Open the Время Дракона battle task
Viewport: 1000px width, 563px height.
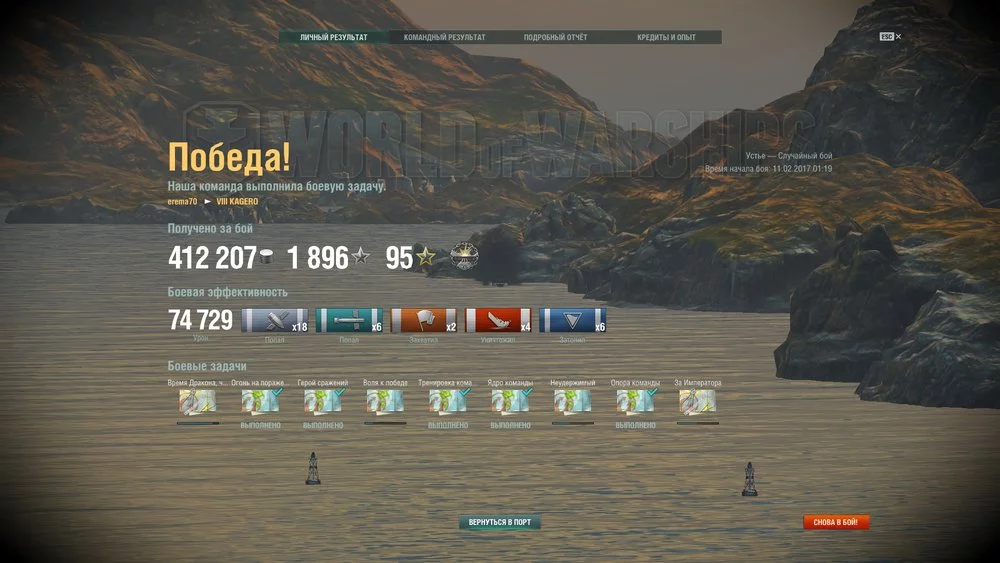pyautogui.click(x=198, y=402)
